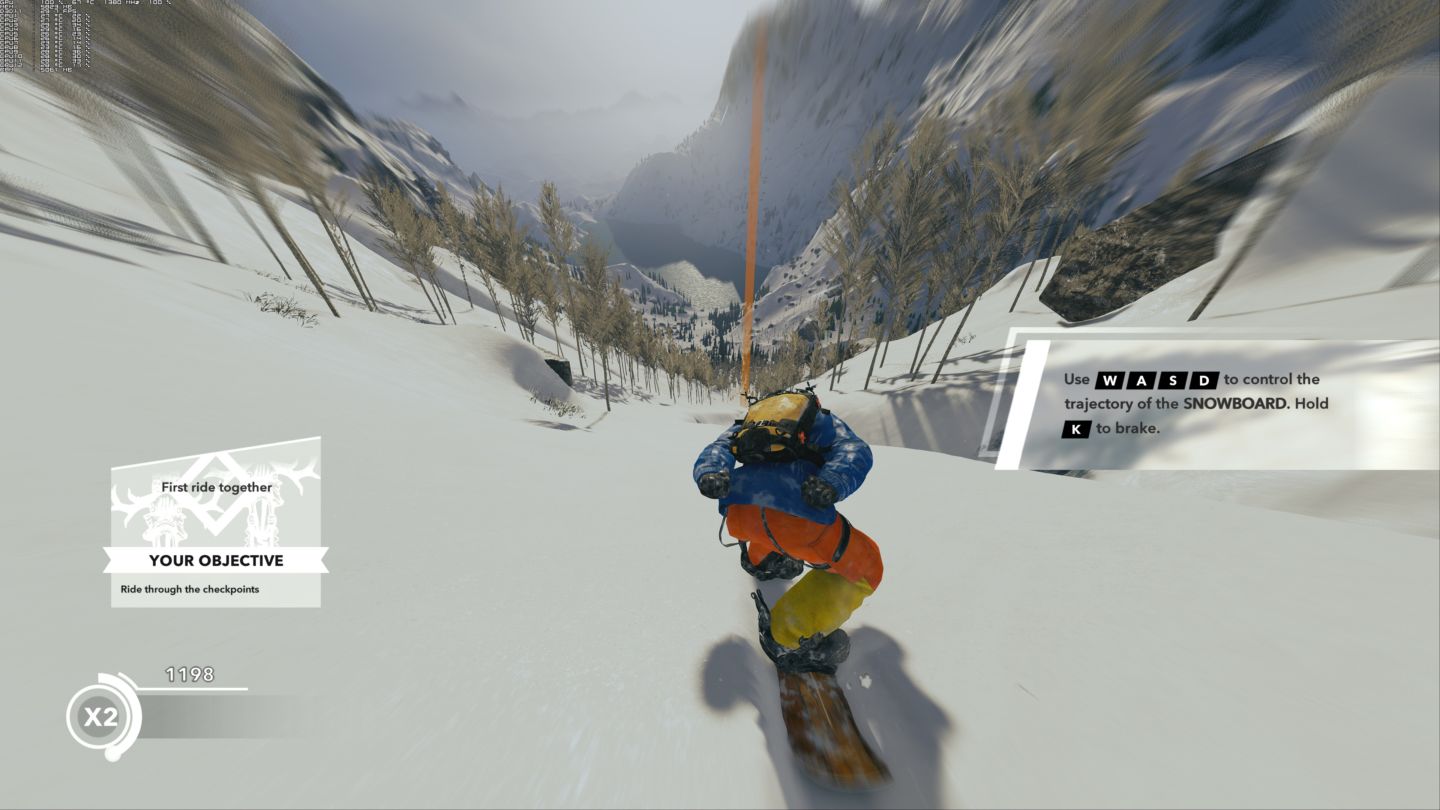Select the A key icon in the control hint
1440x810 pixels.
click(1141, 378)
